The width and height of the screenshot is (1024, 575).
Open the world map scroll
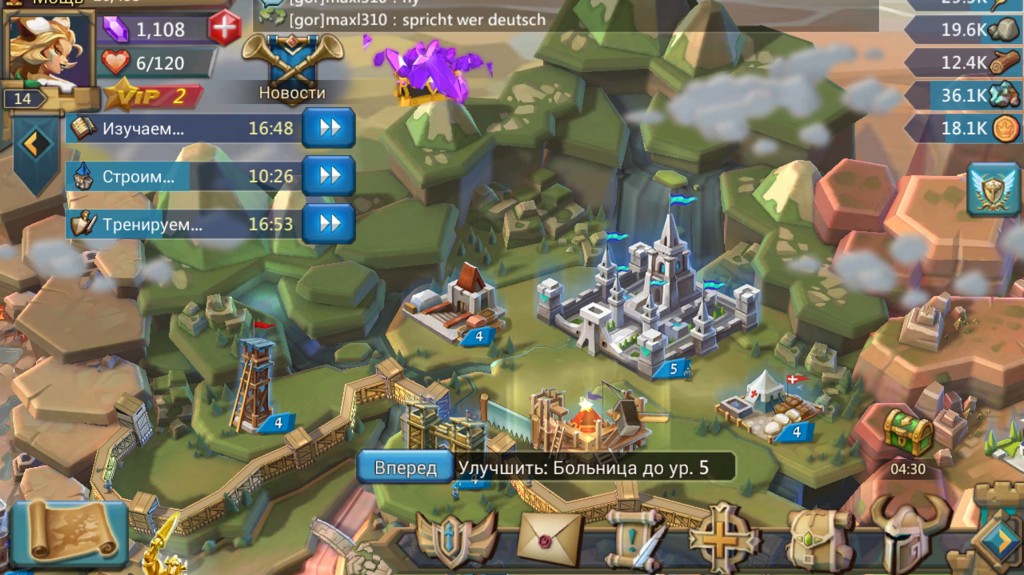69,533
